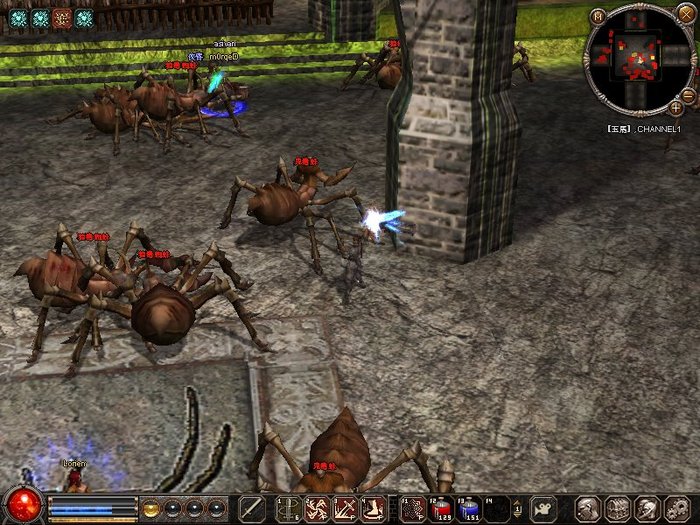Use the blue mana potion slot

click(470, 508)
